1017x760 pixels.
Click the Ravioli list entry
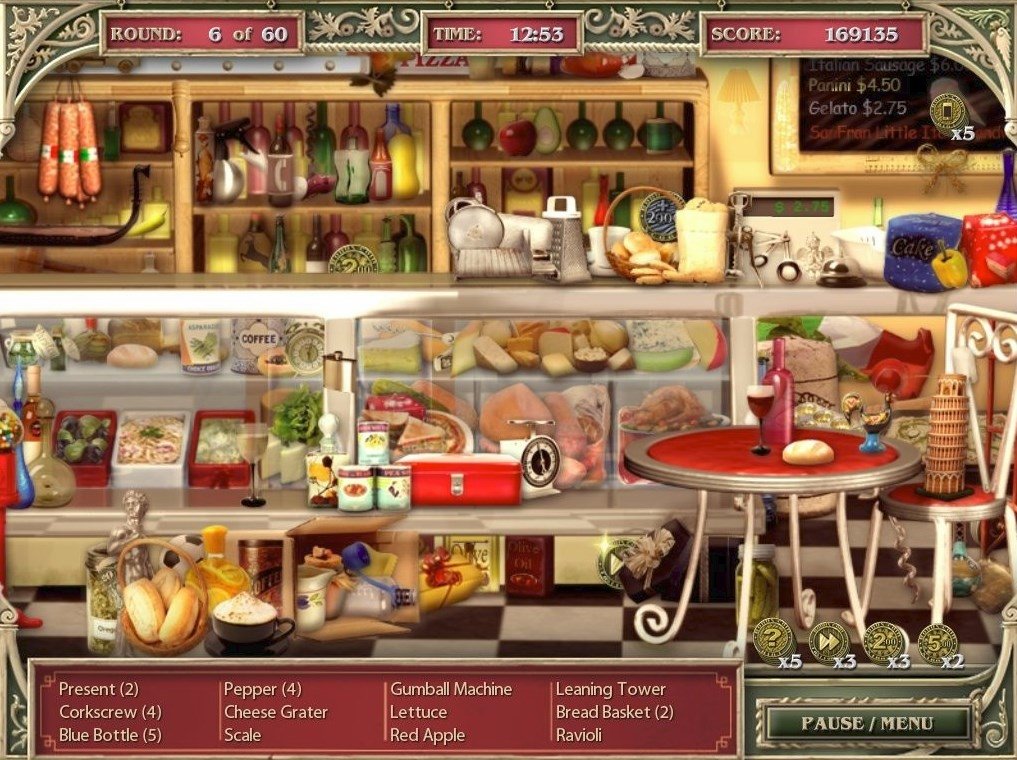(581, 735)
